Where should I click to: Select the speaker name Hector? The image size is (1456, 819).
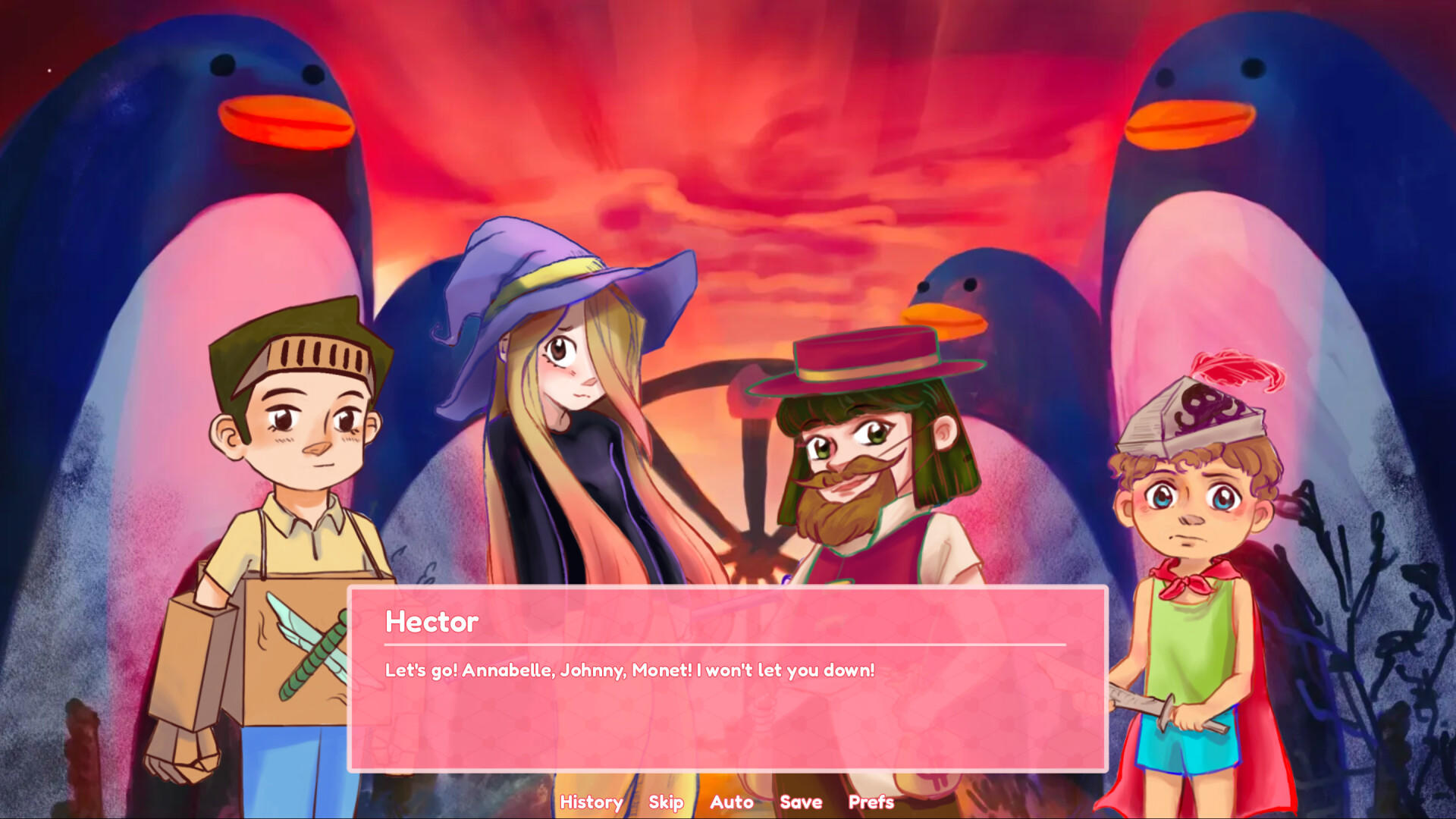point(430,622)
